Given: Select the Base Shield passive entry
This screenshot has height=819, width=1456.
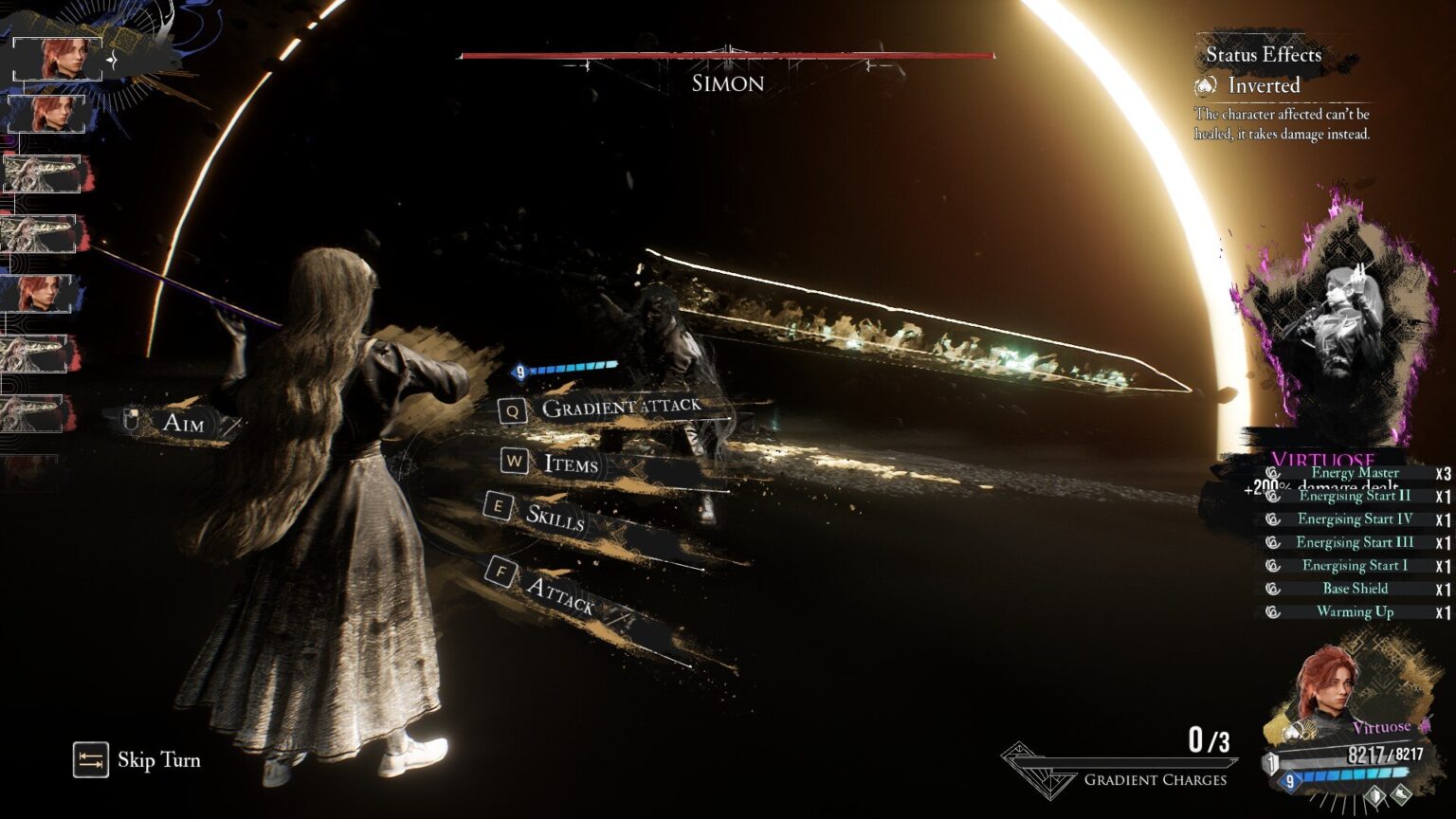Looking at the screenshot, I should coord(1355,589).
